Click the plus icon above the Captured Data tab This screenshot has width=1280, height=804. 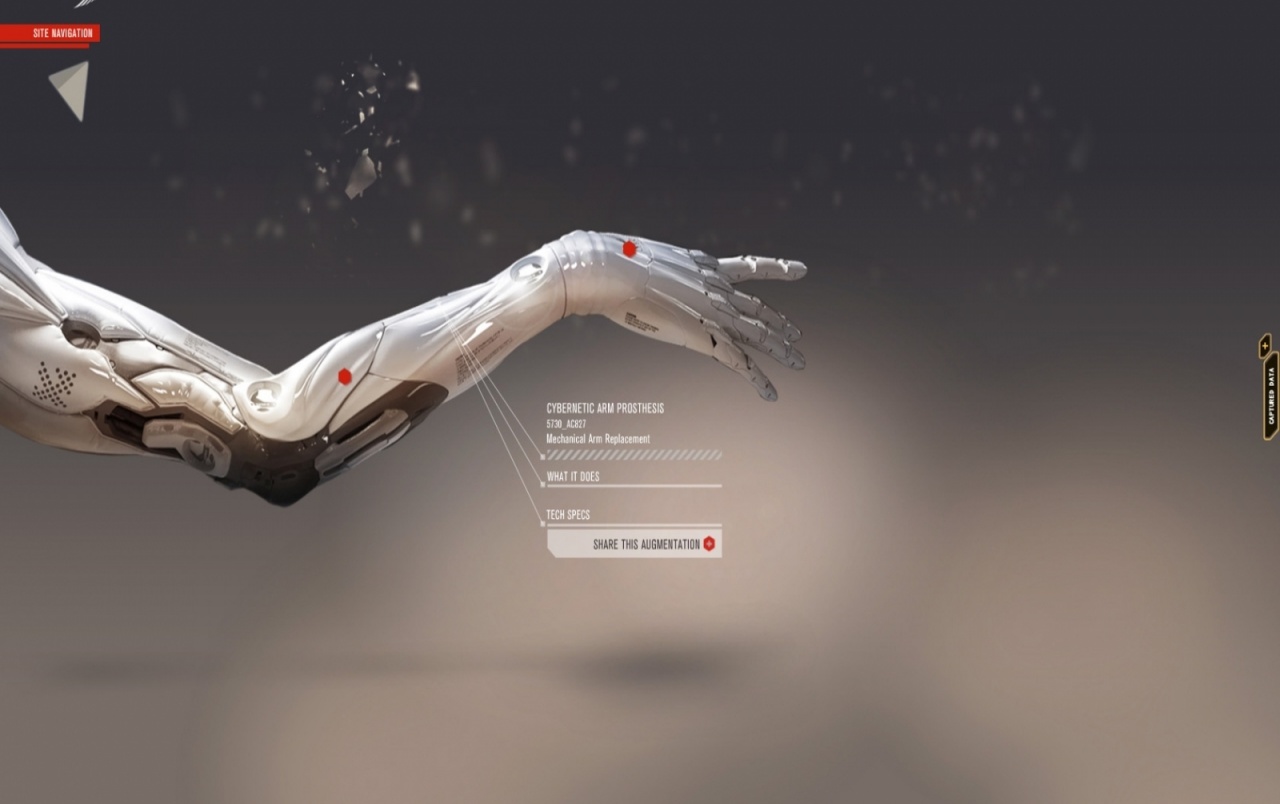coord(1265,345)
